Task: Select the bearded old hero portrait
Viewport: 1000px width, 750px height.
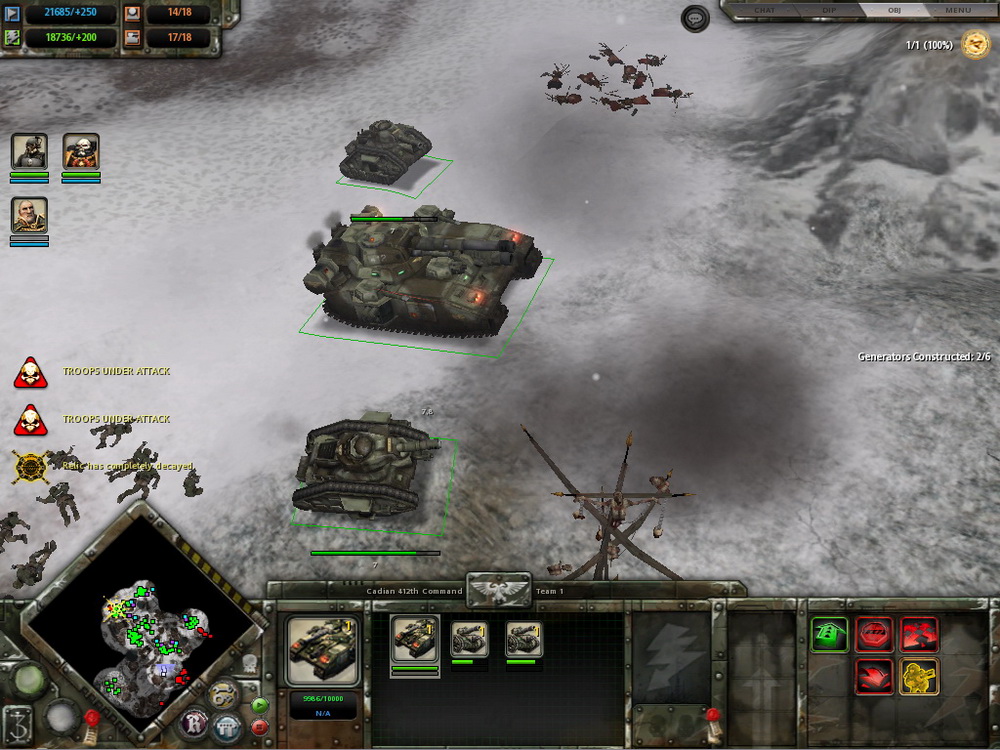Action: 29,215
